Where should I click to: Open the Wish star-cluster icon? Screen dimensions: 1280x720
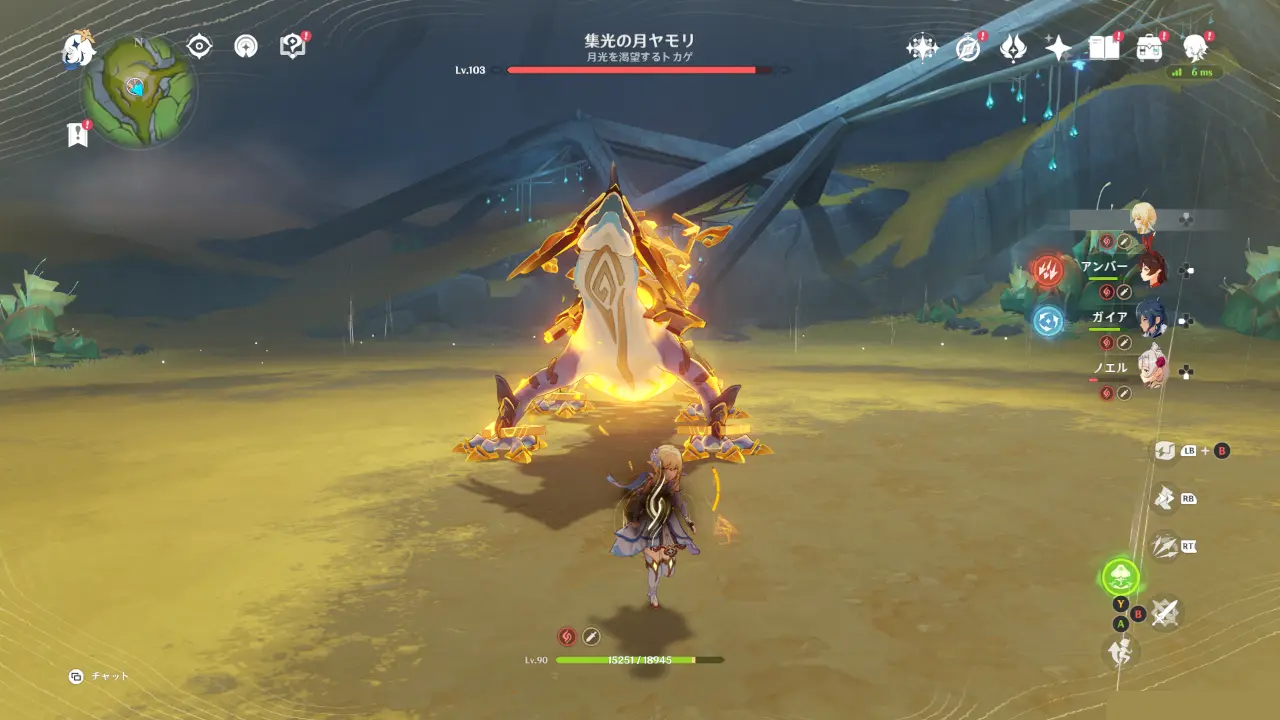(x=921, y=47)
